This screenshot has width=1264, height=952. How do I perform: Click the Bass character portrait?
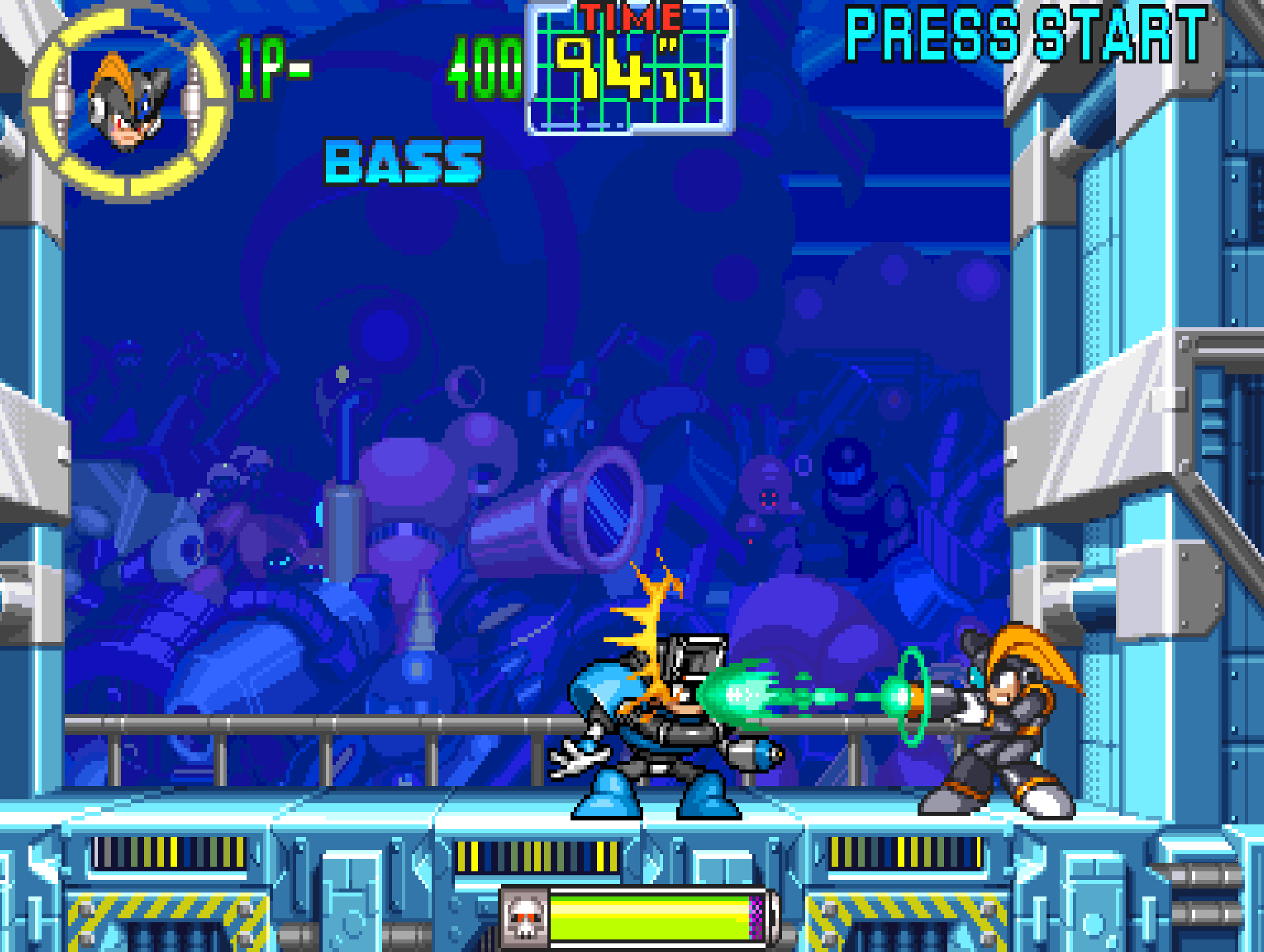click(128, 102)
